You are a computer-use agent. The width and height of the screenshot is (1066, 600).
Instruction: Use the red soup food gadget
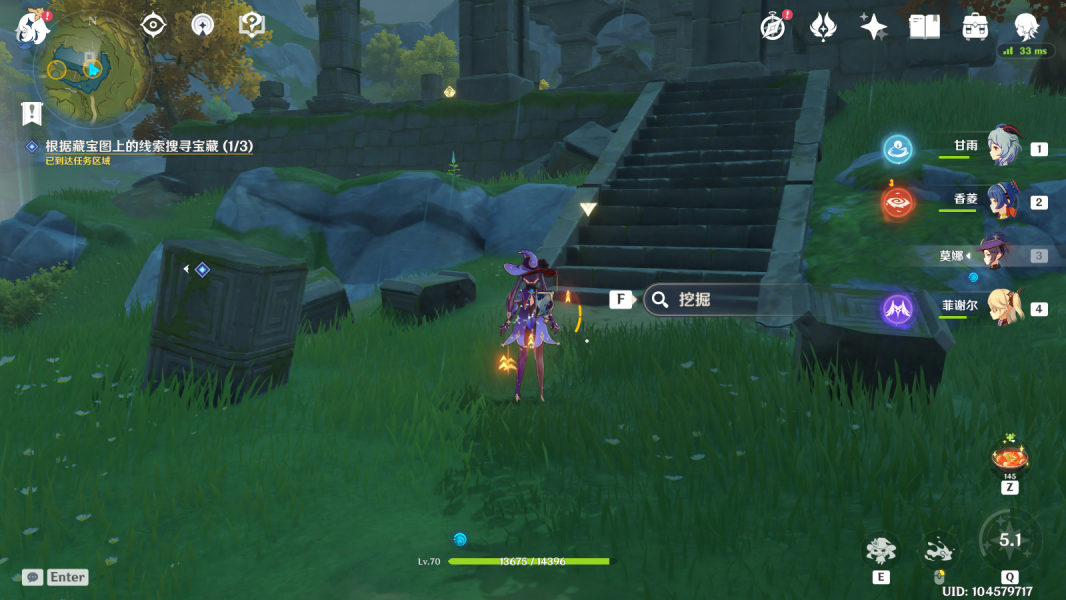(1009, 458)
